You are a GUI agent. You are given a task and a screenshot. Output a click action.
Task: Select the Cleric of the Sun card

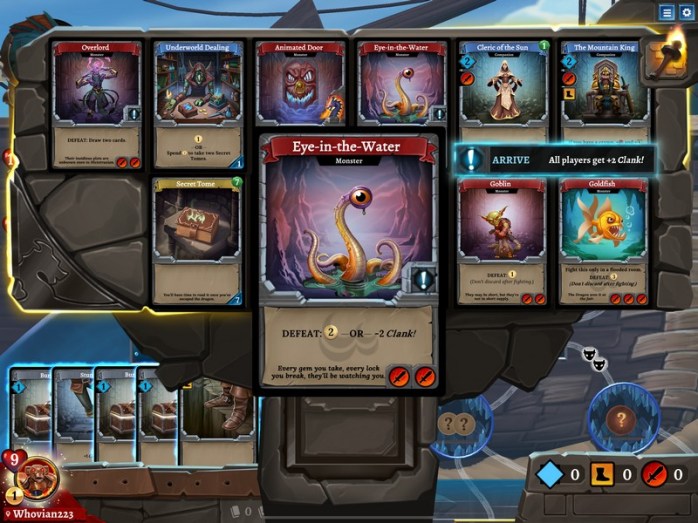tap(504, 90)
